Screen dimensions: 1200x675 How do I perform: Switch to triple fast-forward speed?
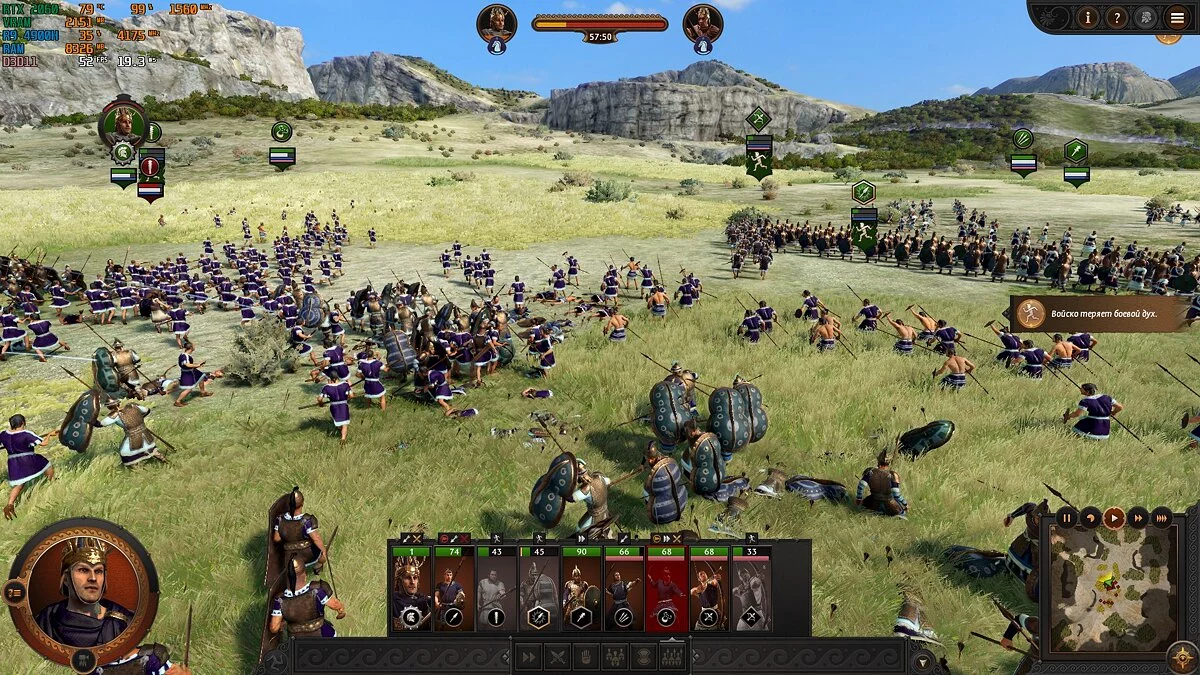click(1161, 518)
